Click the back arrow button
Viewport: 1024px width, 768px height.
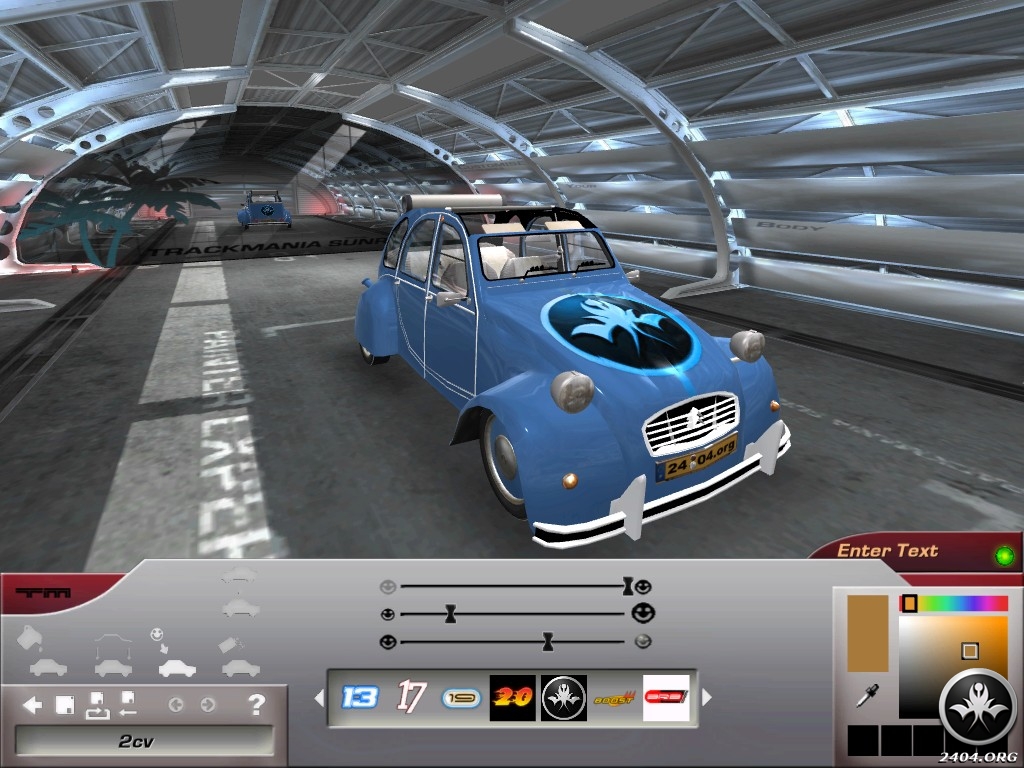coord(32,705)
